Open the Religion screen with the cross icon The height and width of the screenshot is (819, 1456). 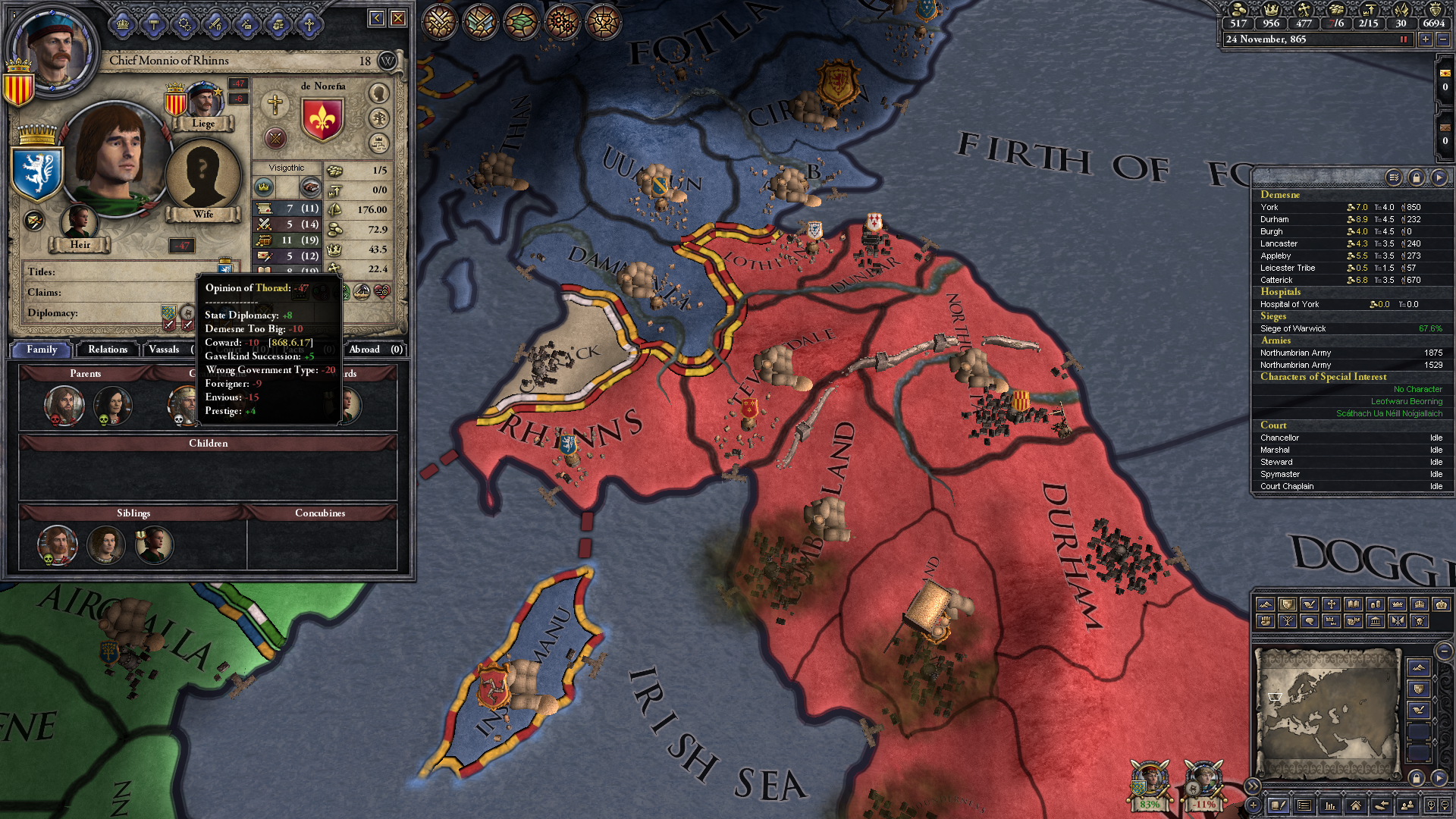(x=309, y=24)
